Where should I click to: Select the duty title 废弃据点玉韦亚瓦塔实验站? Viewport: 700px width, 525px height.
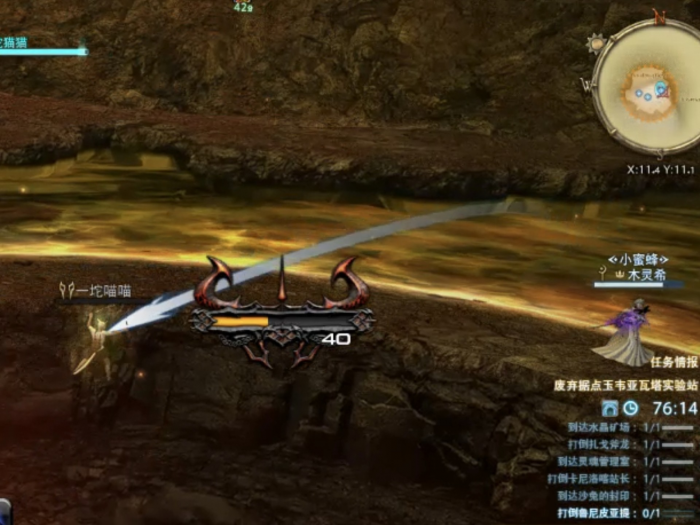pos(625,384)
